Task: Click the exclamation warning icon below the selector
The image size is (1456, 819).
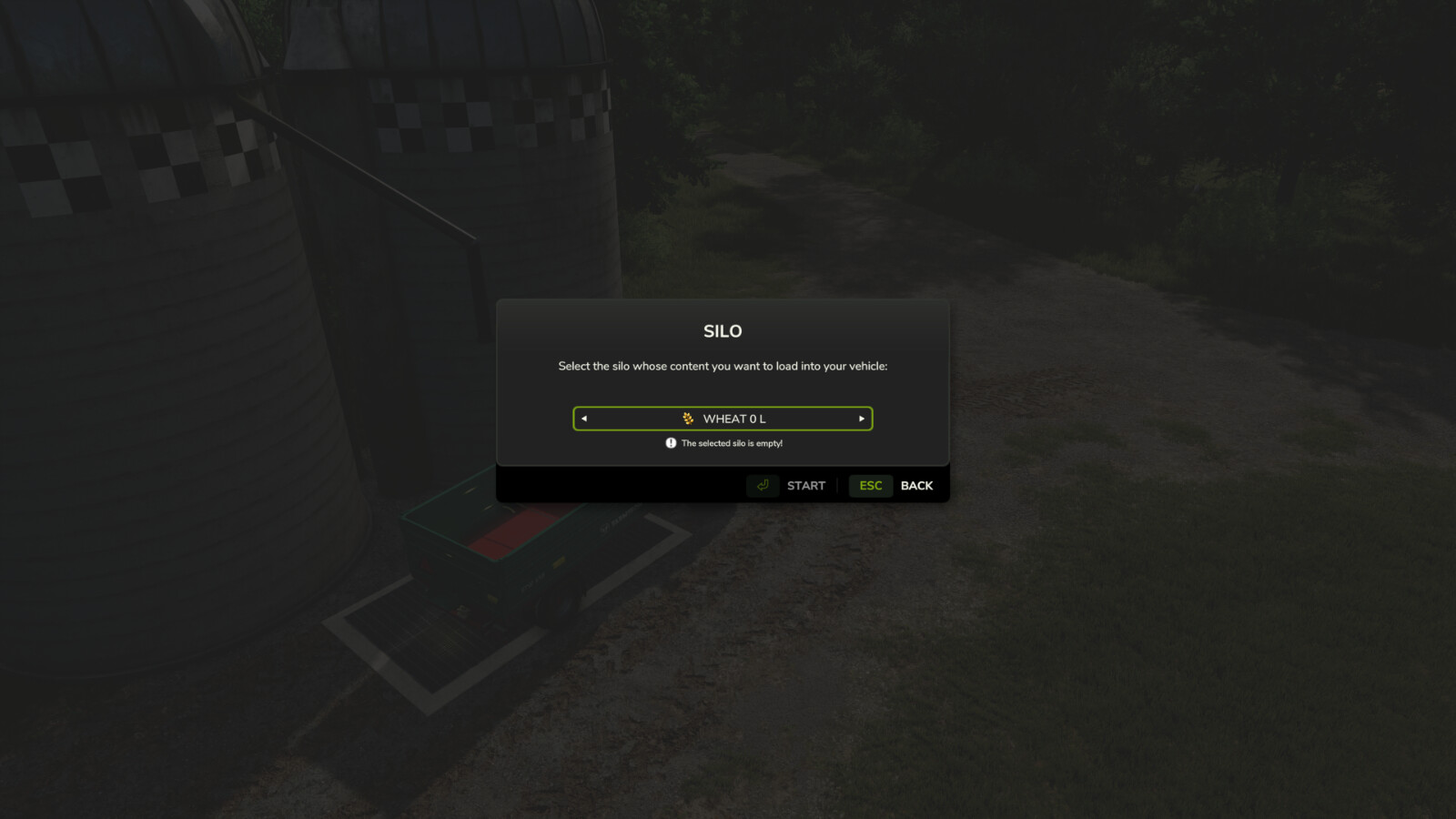Action: click(x=669, y=443)
